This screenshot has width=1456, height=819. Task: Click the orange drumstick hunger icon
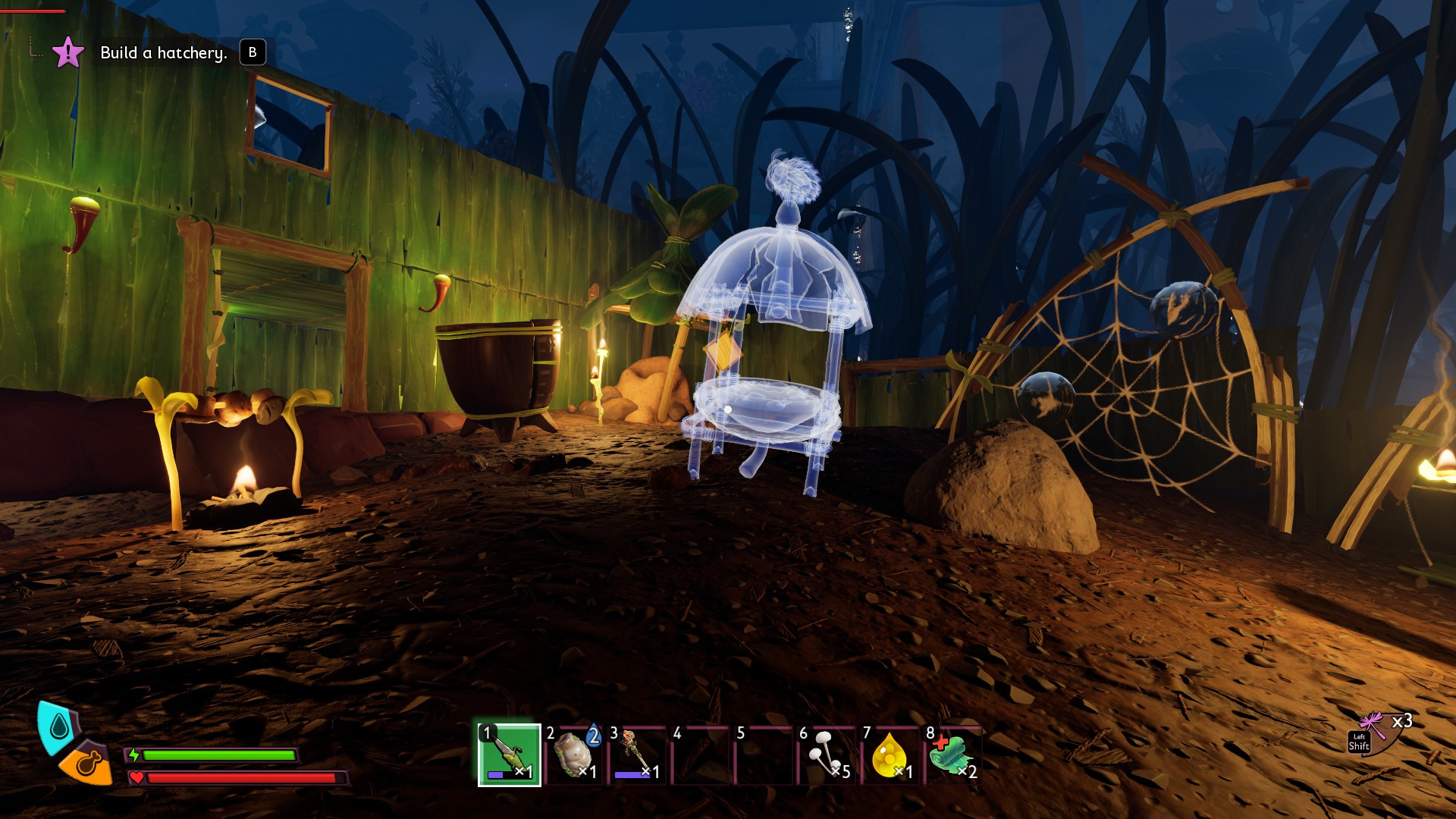point(86,763)
